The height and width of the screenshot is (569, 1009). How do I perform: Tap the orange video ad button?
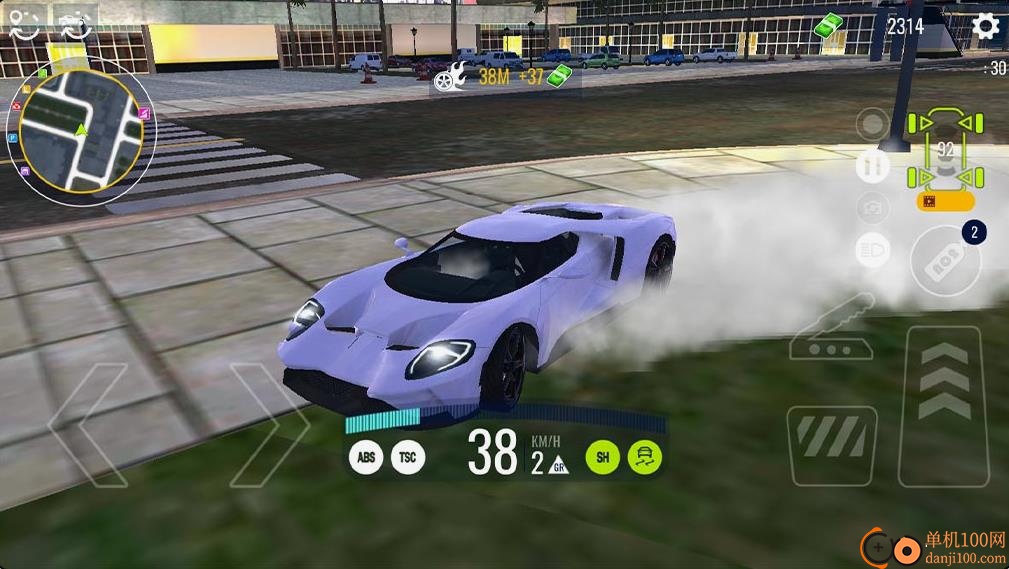pyautogui.click(x=945, y=201)
